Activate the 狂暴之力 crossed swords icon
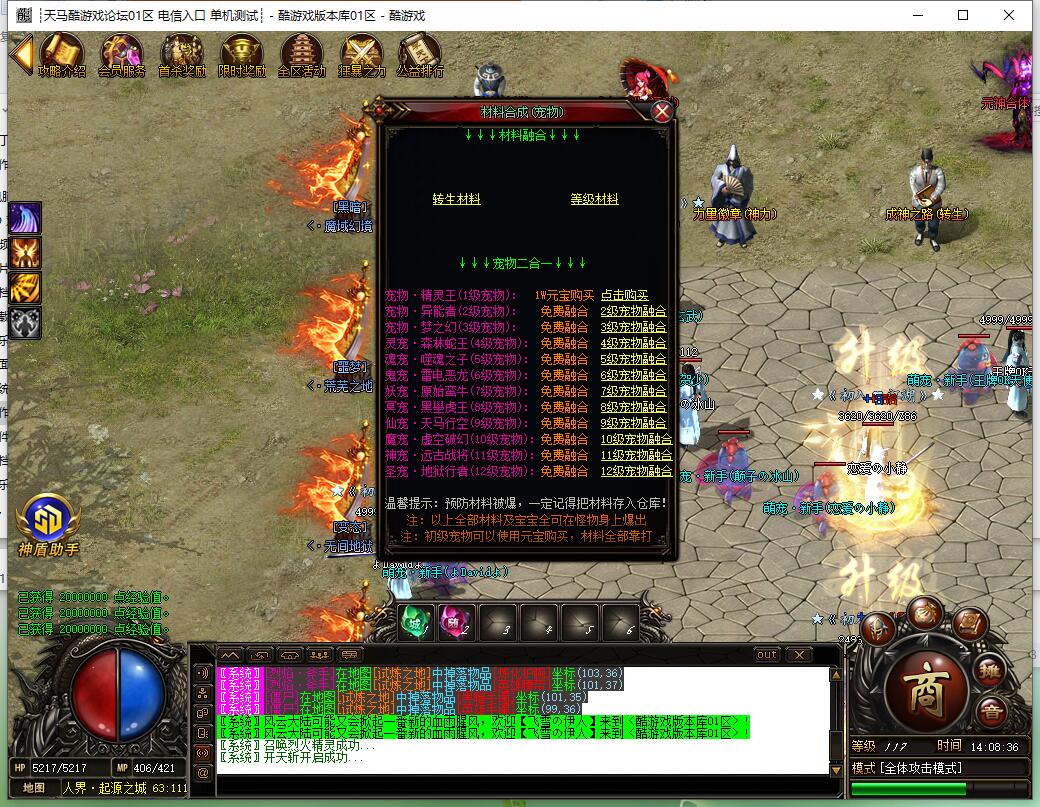Viewport: 1040px width, 807px height. tap(361, 55)
